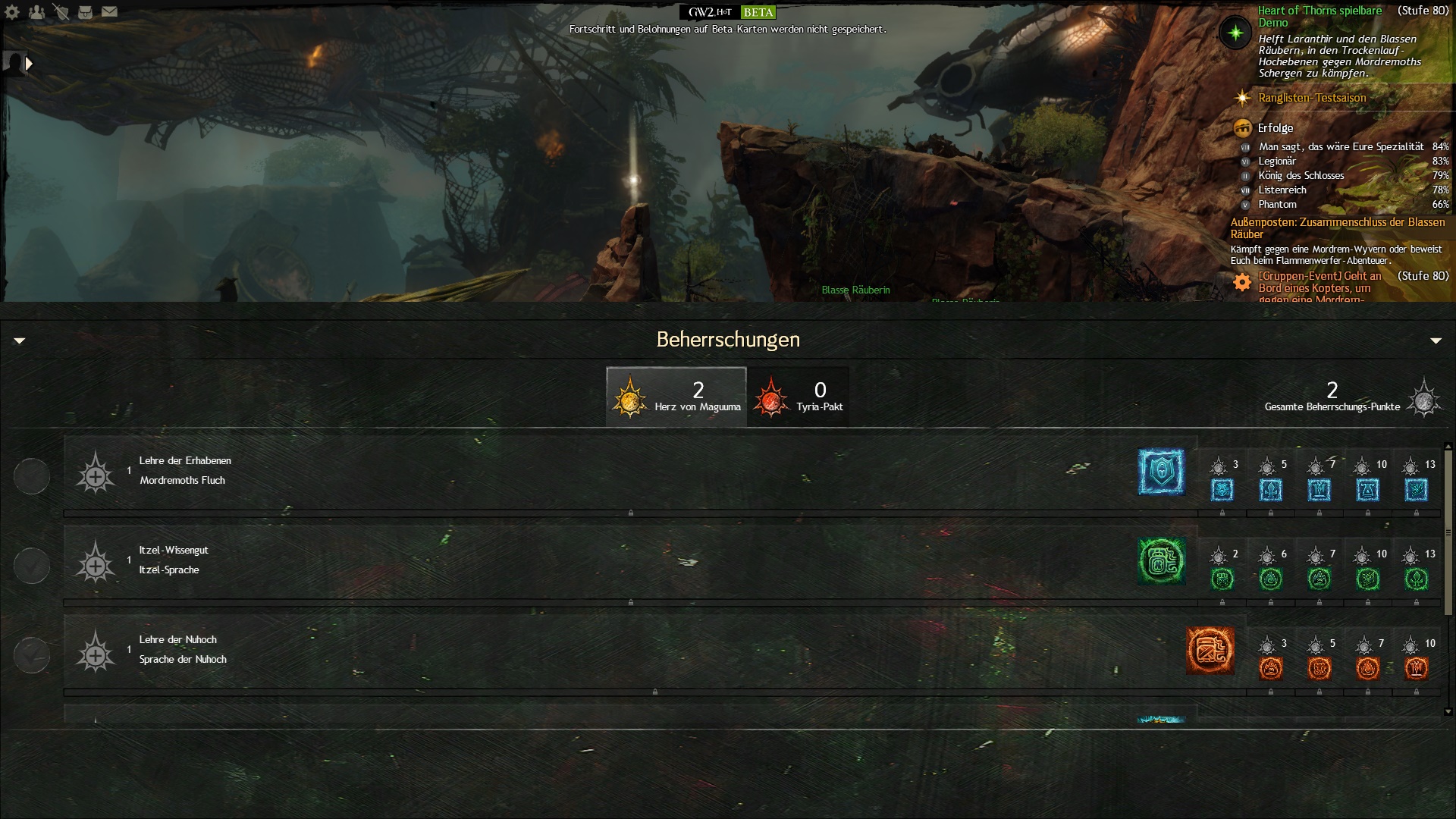Collapse the Beherrschungen panel with left arrow
The image size is (1456, 819).
tap(20, 341)
